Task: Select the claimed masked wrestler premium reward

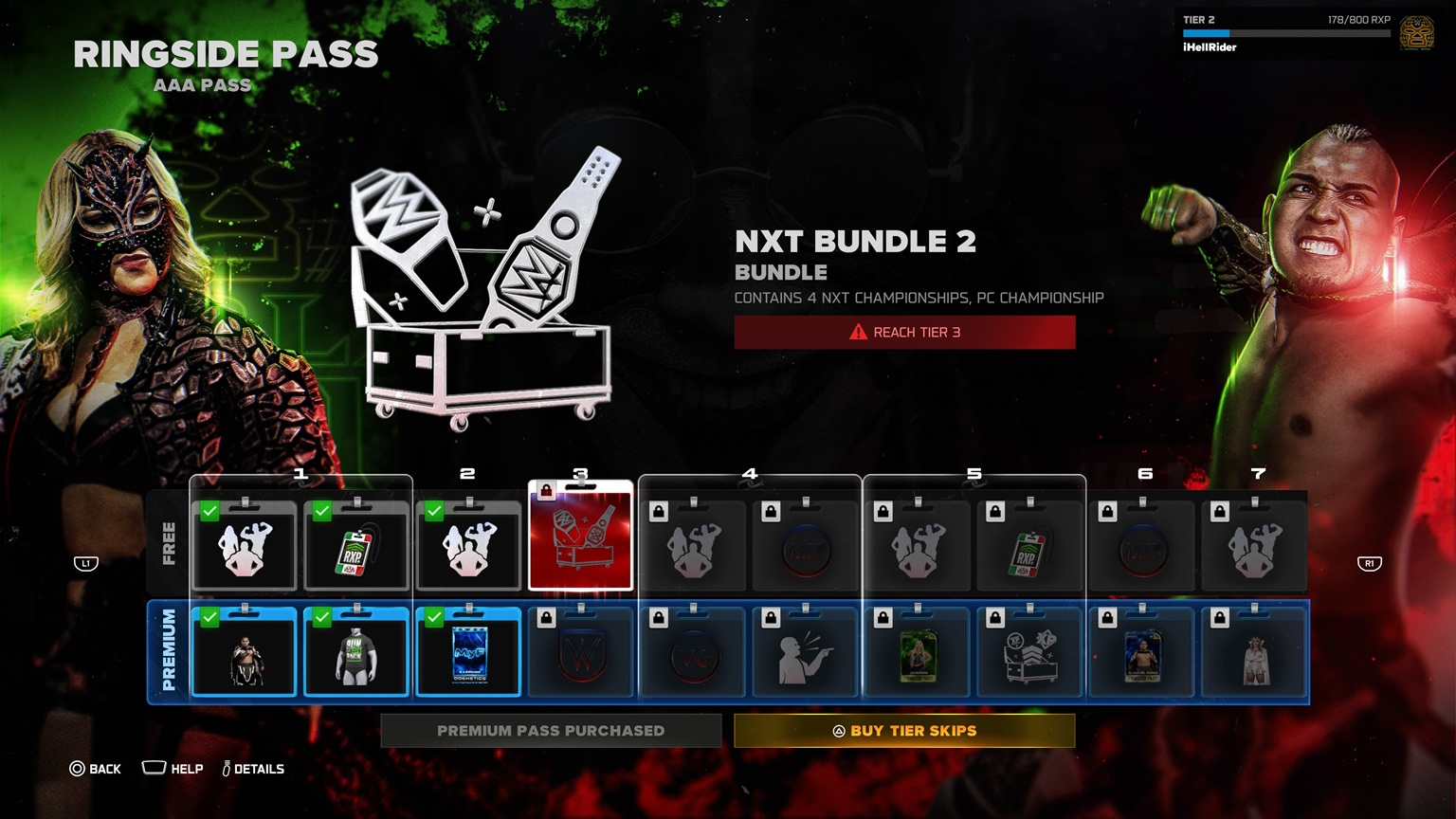Action: click(245, 653)
